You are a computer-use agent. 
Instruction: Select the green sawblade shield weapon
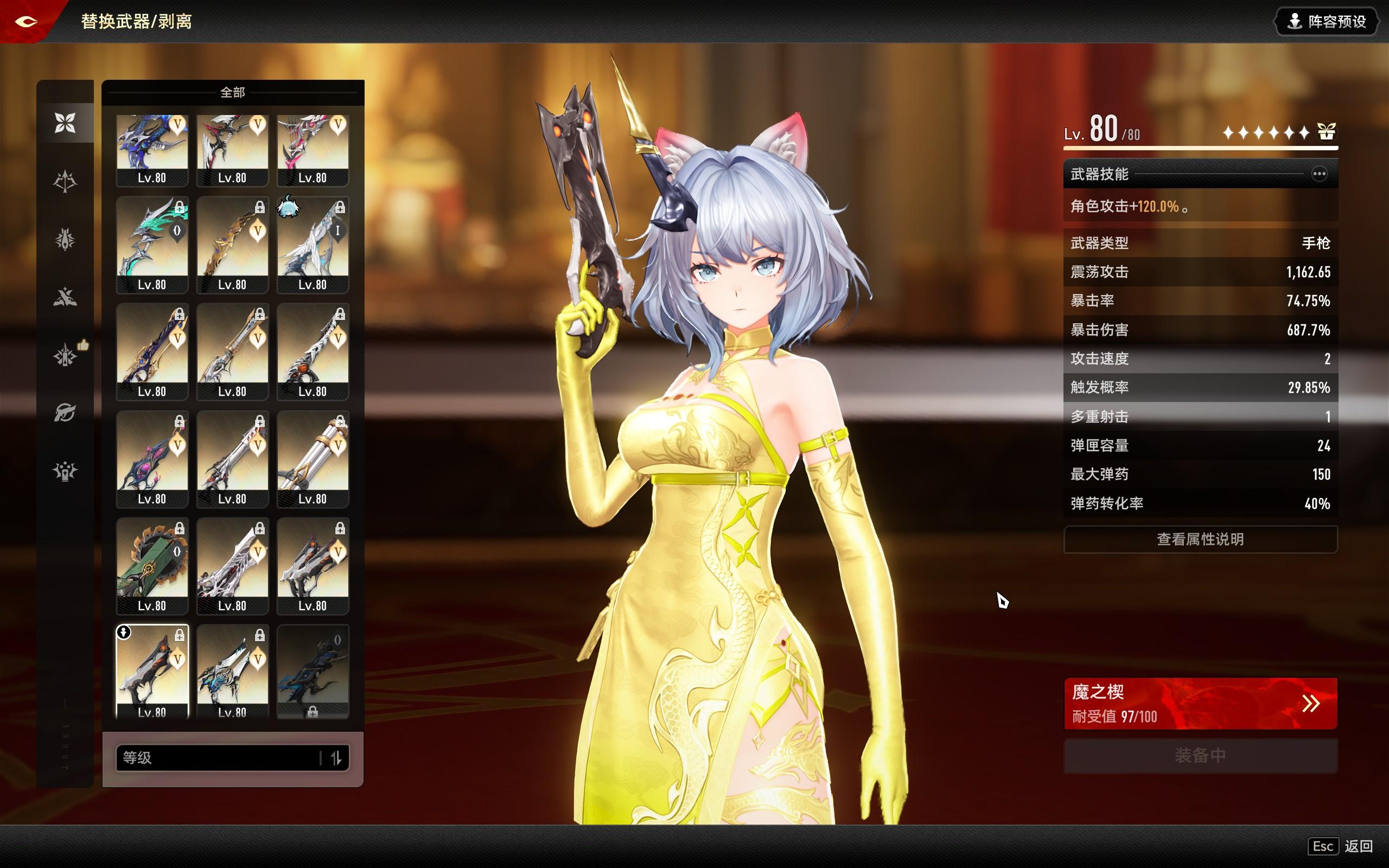pos(152,565)
